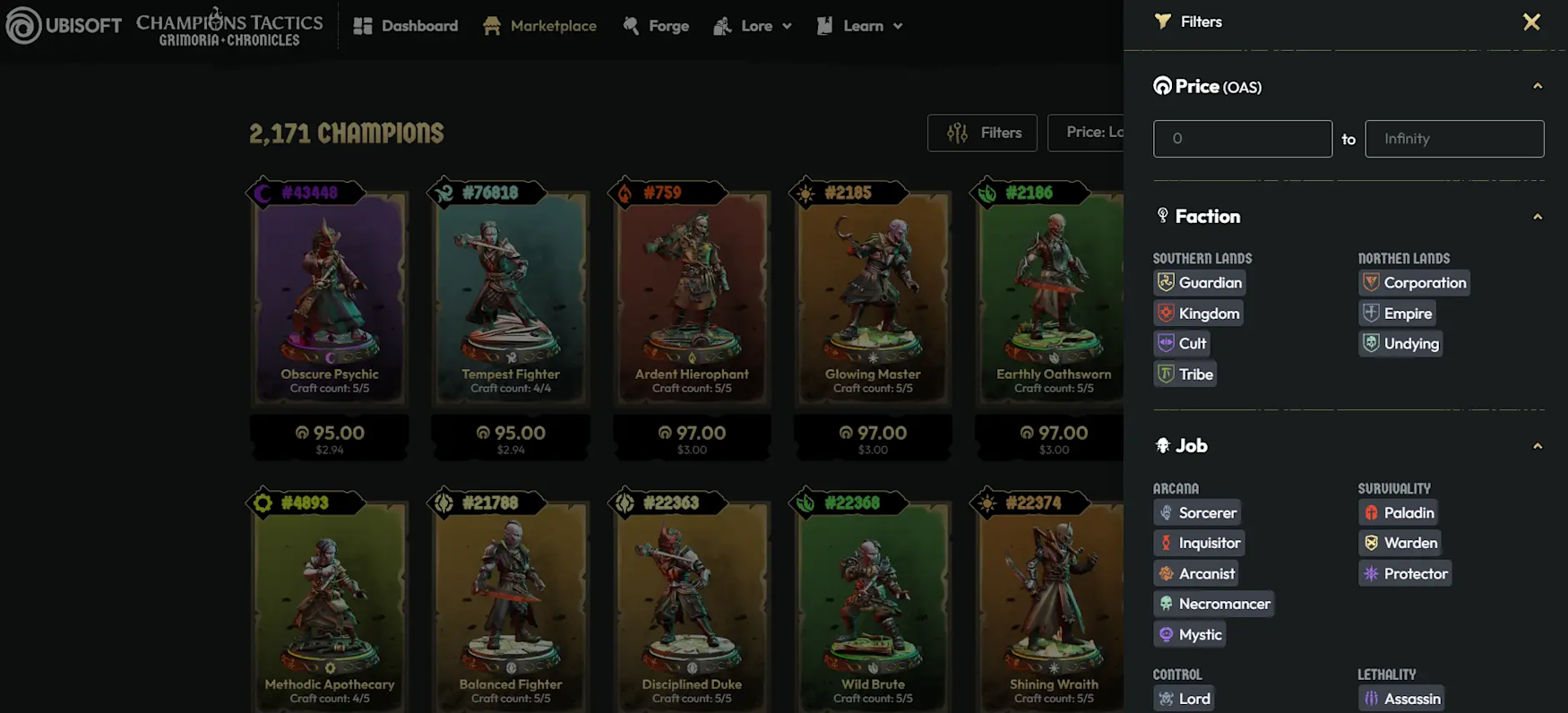Toggle the Undying faction filter
This screenshot has width=1568, height=713.
pos(1400,344)
